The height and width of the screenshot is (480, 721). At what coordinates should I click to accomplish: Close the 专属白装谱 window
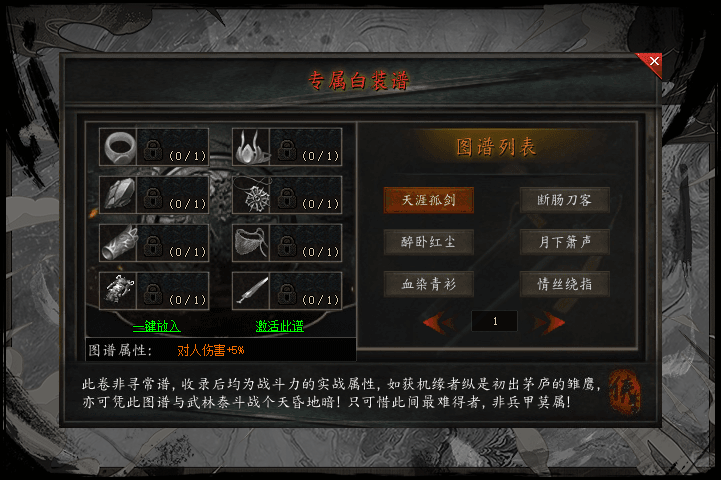654,62
